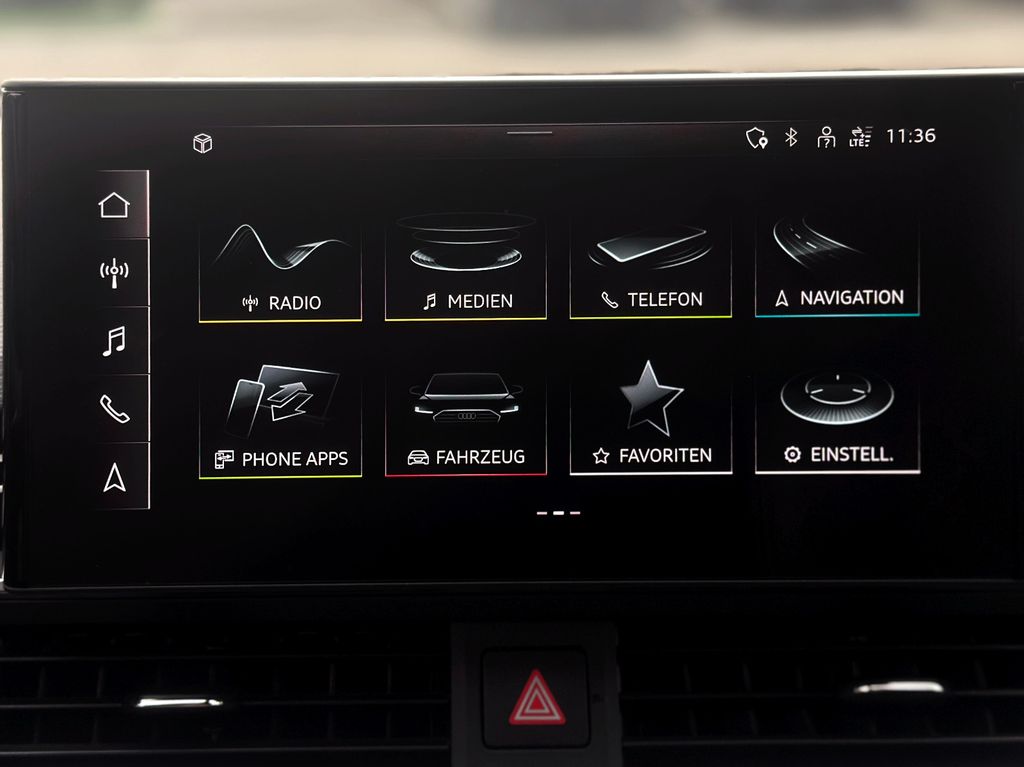Open the TELEFON menu tile
Viewport: 1024px width, 767px height.
point(650,267)
